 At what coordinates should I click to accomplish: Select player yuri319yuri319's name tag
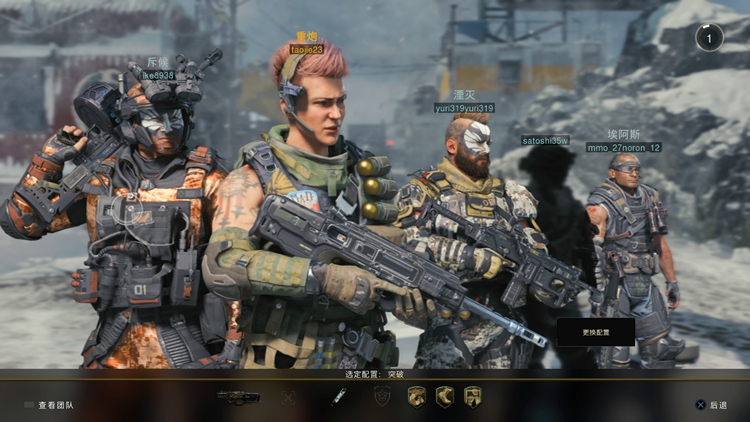coord(464,108)
